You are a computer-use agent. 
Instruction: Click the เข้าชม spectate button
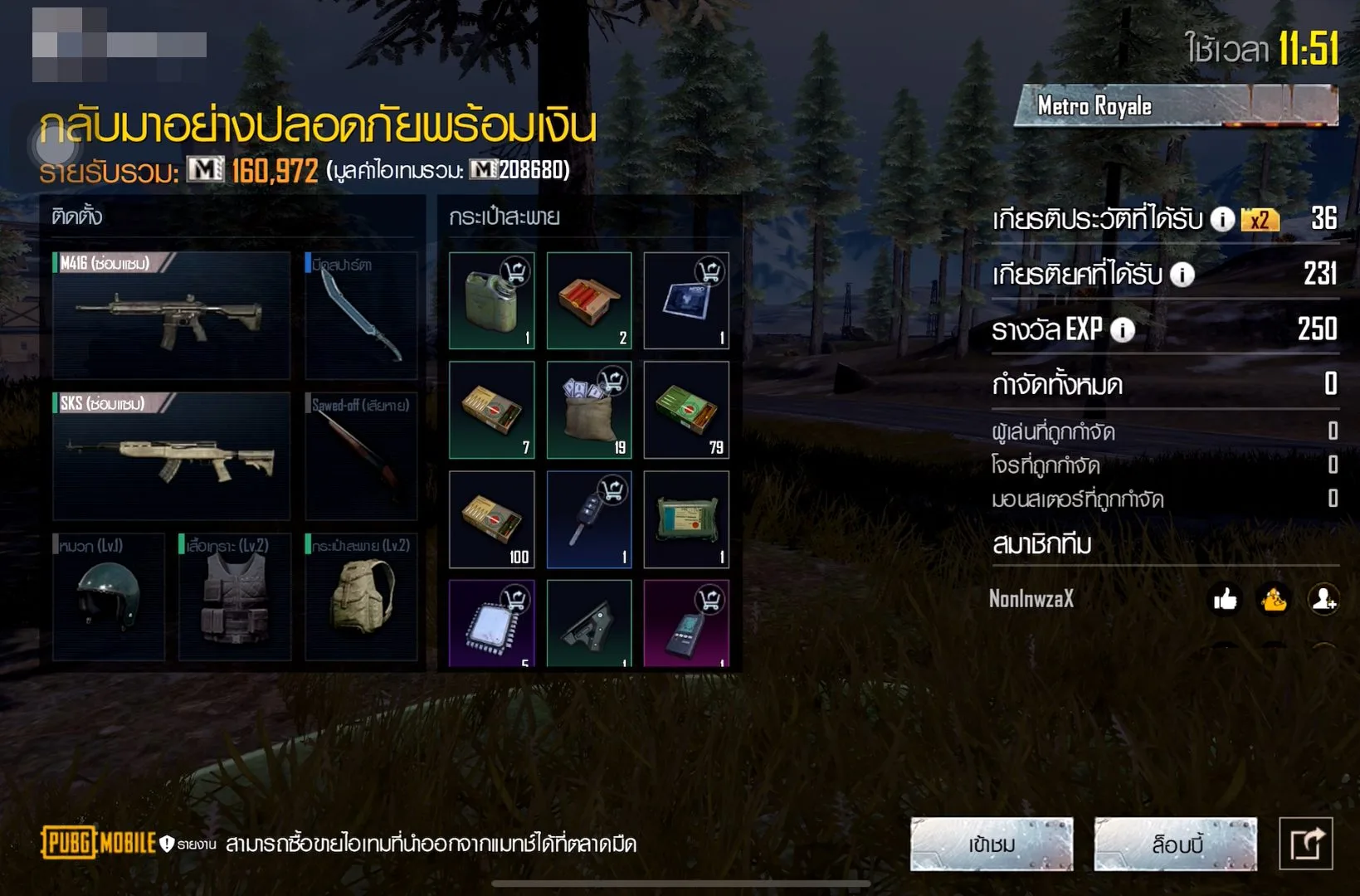tap(992, 845)
